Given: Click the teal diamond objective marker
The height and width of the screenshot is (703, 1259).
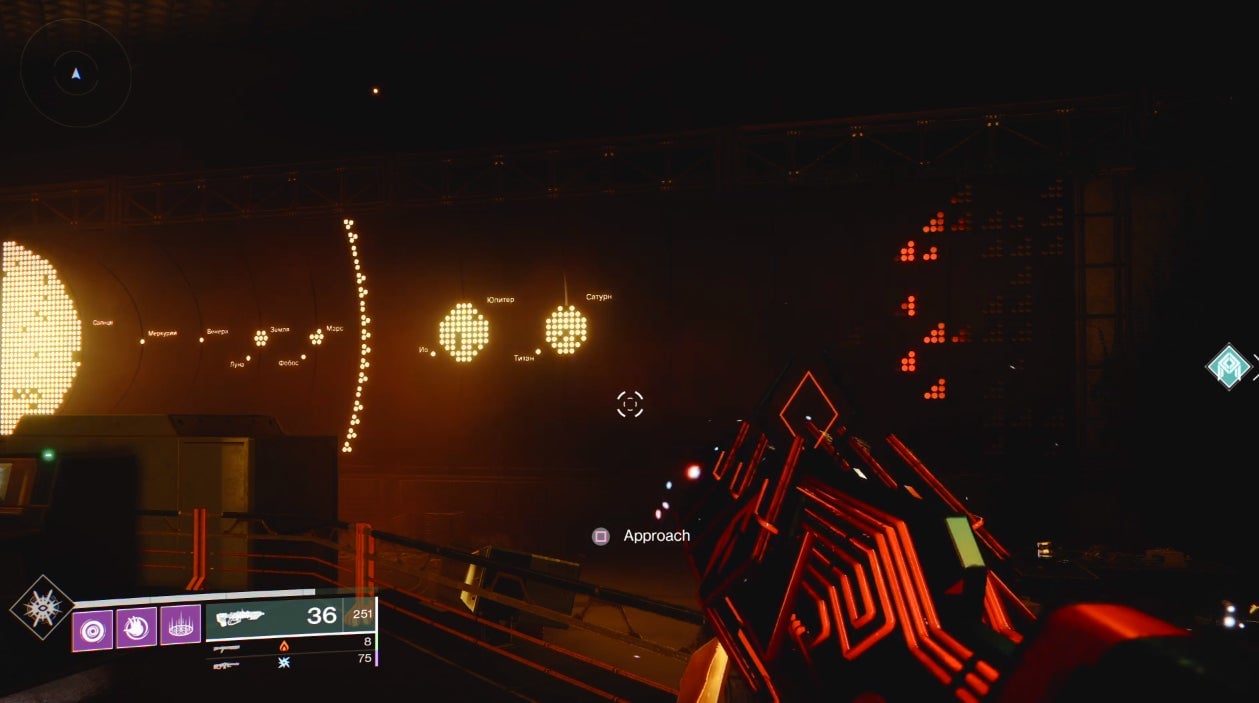Looking at the screenshot, I should click(x=1228, y=366).
